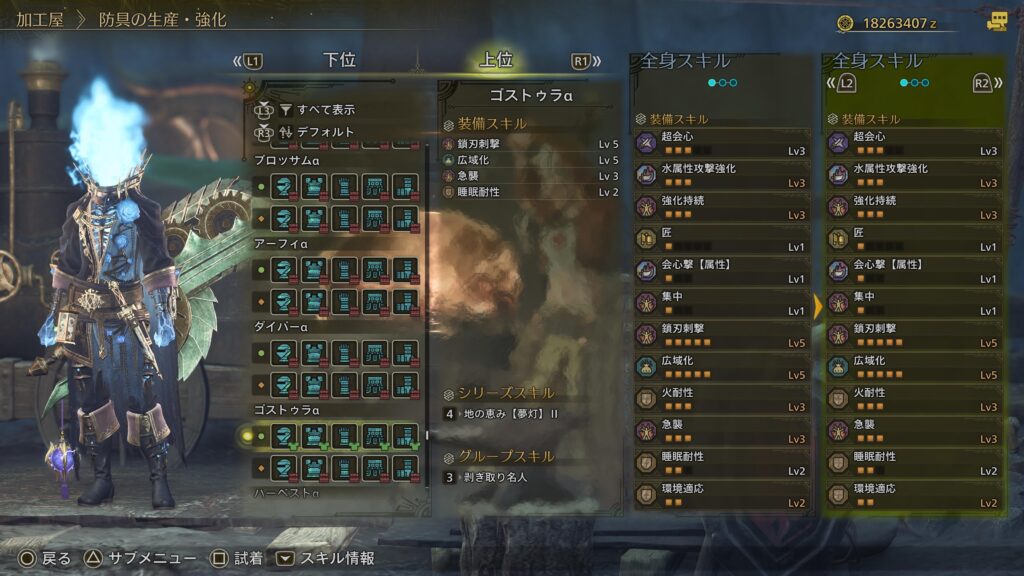Switch to the 下位 rank tab
The width and height of the screenshot is (1024, 576).
(x=340, y=60)
